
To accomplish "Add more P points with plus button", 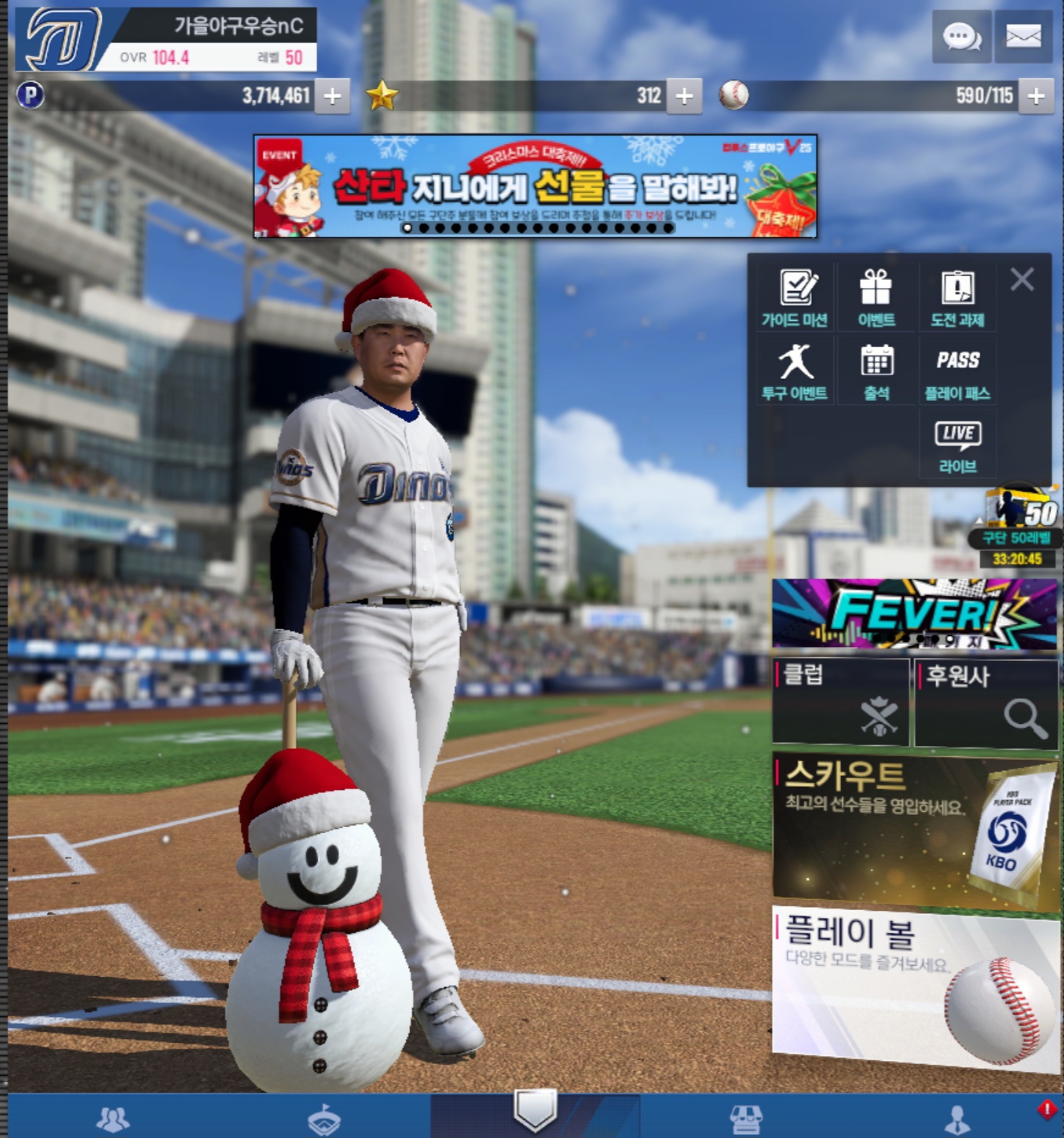I will (332, 96).
